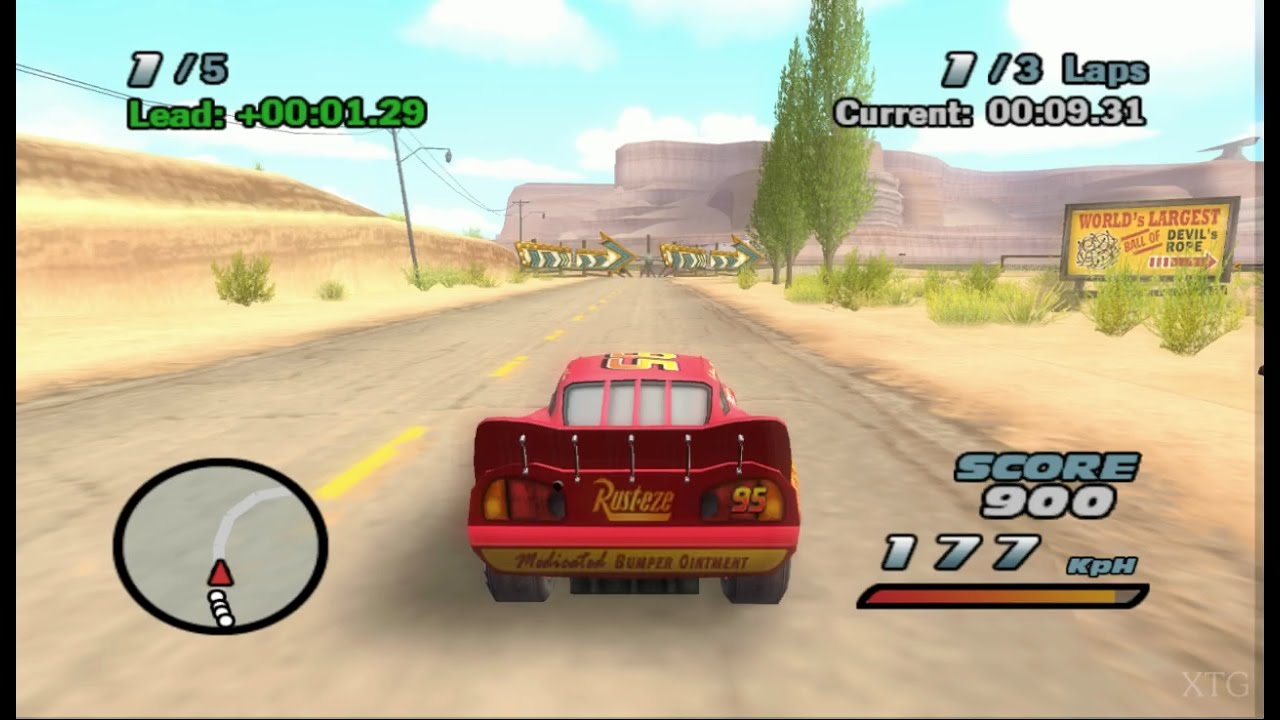Click the World's Largest Ball of Devil's Rope billboard
Image resolution: width=1280 pixels, height=720 pixels.
coord(1148,236)
